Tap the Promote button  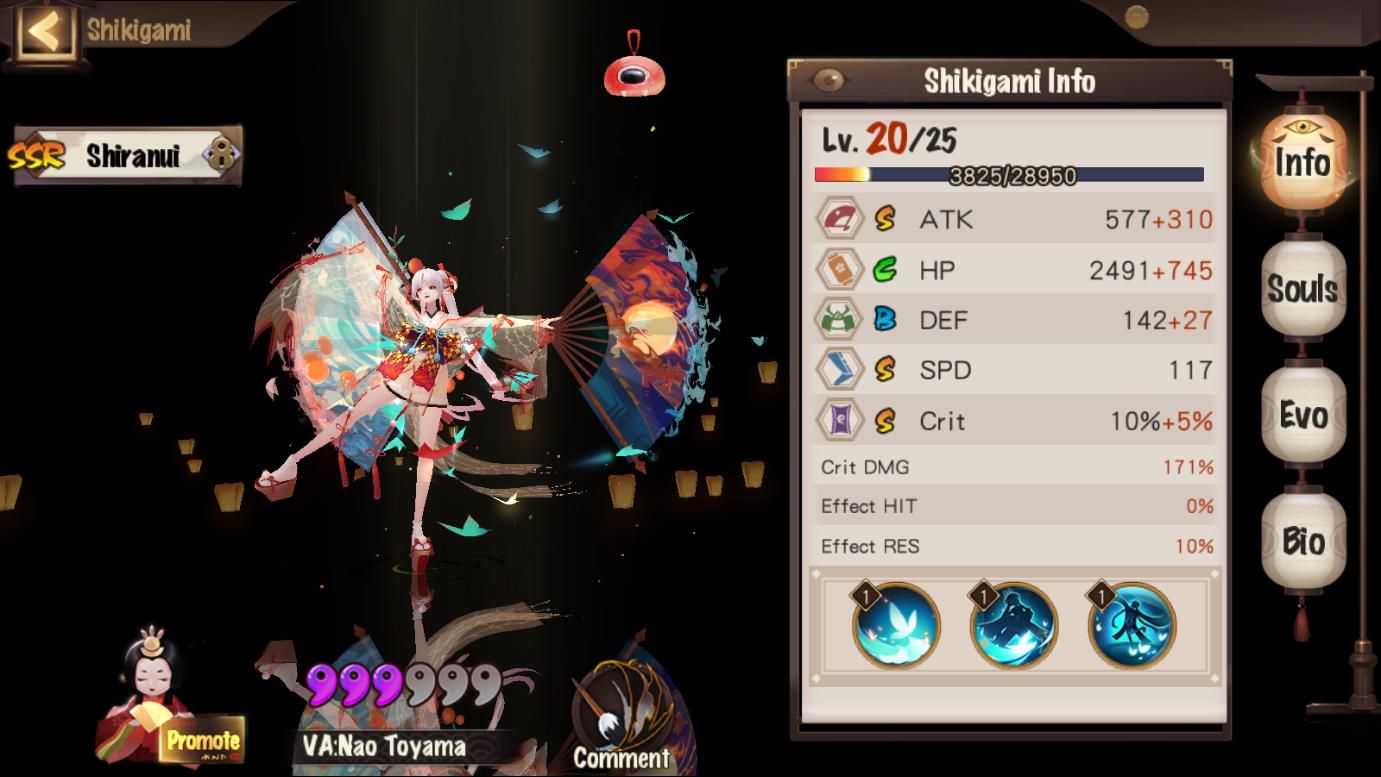click(202, 741)
